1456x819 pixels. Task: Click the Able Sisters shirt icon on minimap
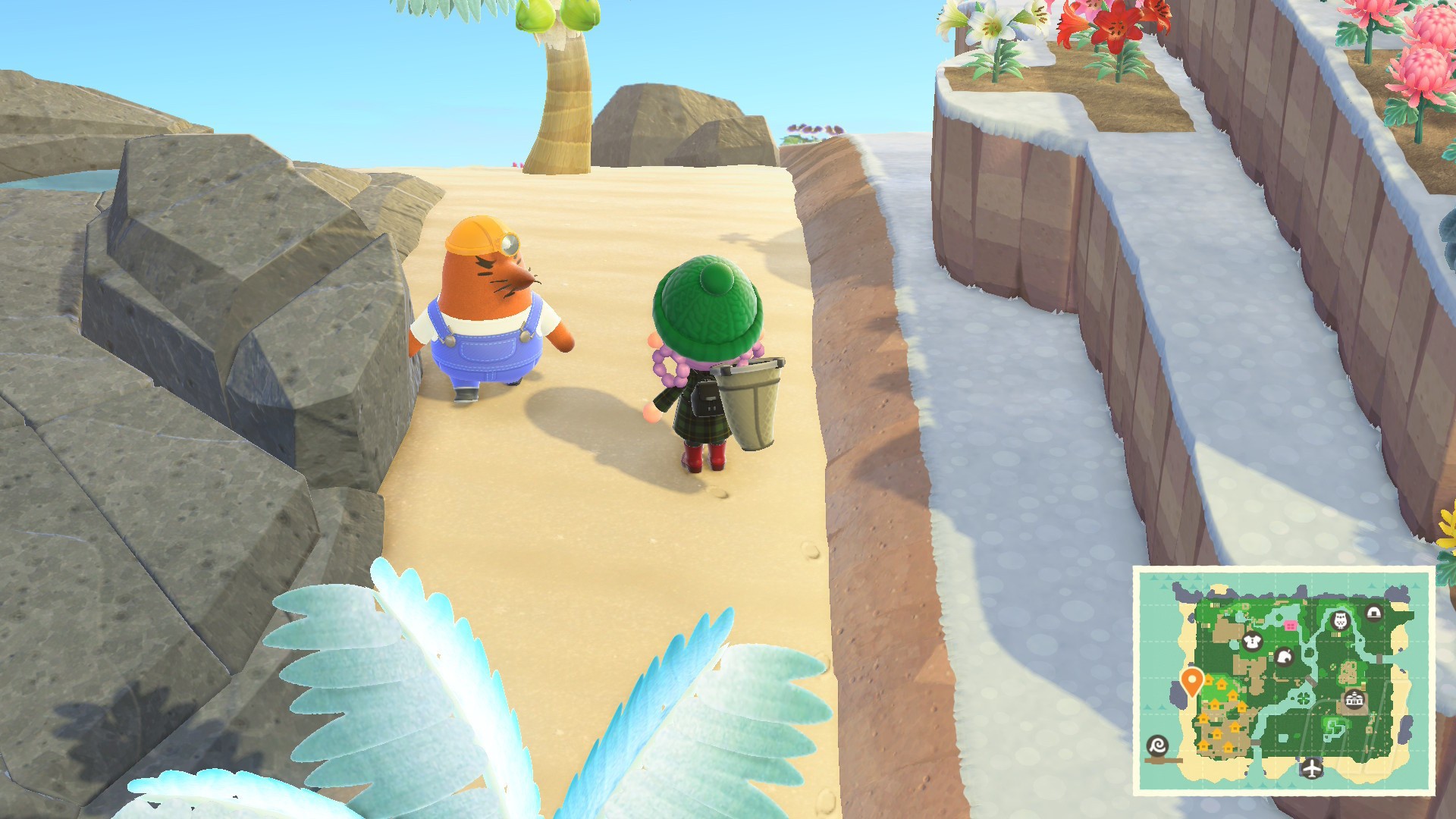1250,642
